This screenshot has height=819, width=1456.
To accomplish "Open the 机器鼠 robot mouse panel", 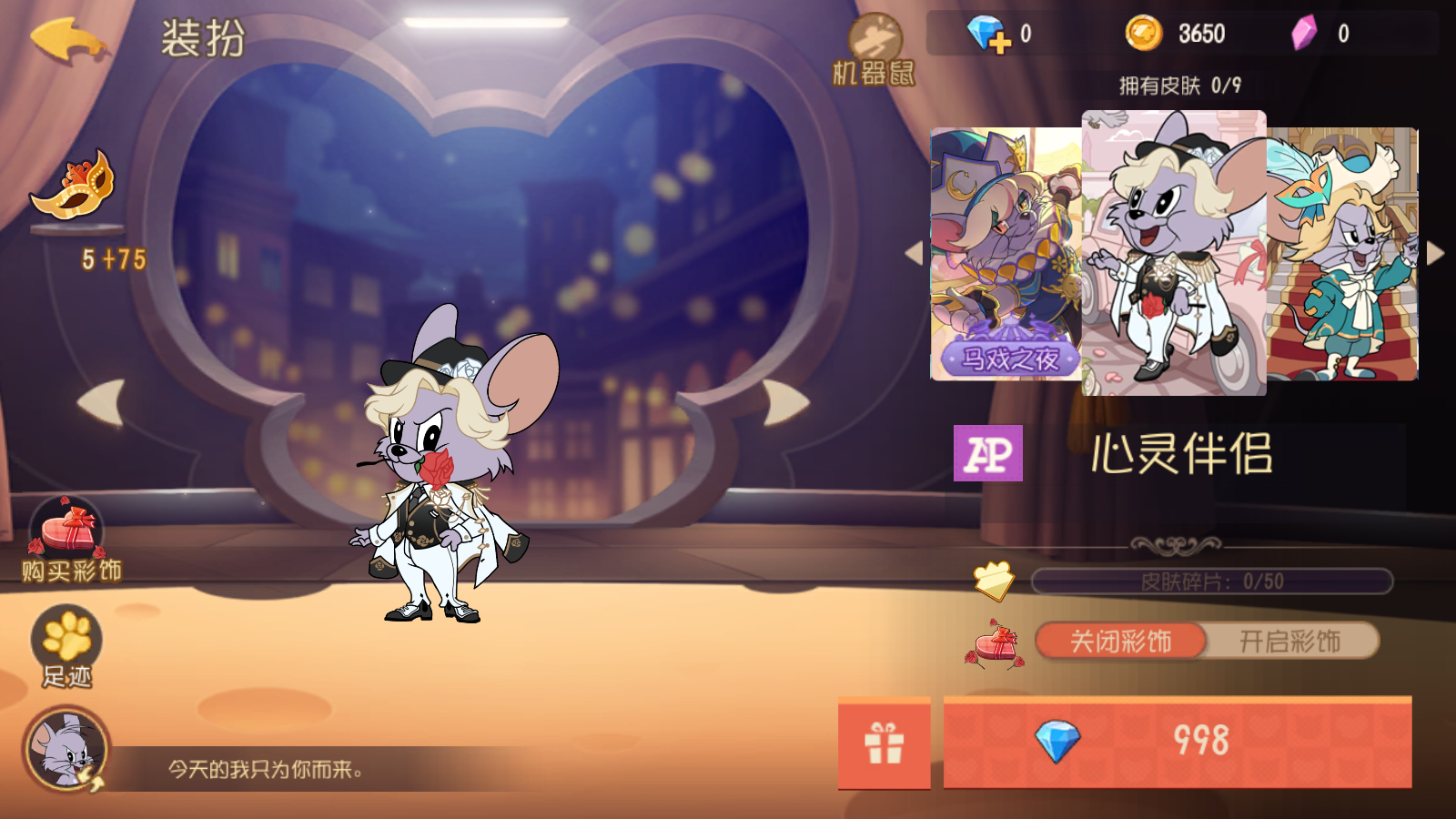I will (x=875, y=41).
